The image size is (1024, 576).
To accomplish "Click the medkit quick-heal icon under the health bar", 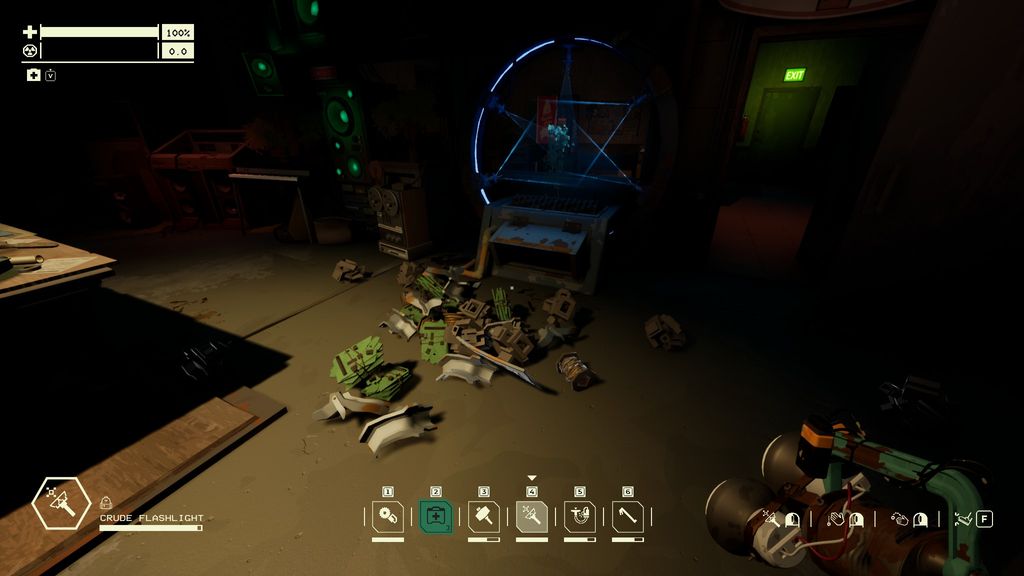I will [33, 75].
